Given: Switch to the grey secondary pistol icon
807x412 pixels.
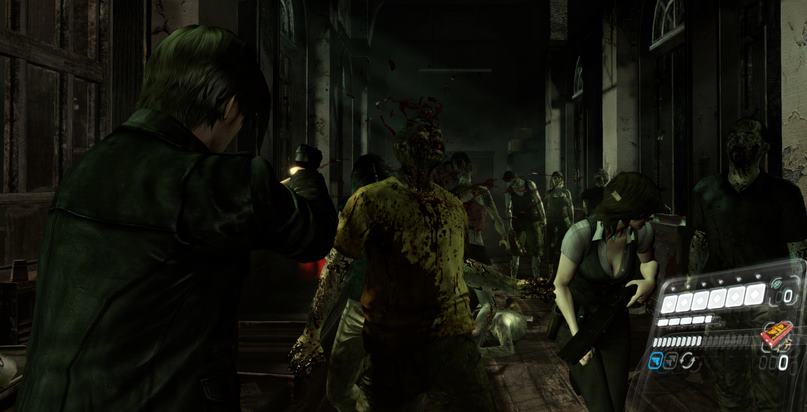Looking at the screenshot, I should point(672,361).
